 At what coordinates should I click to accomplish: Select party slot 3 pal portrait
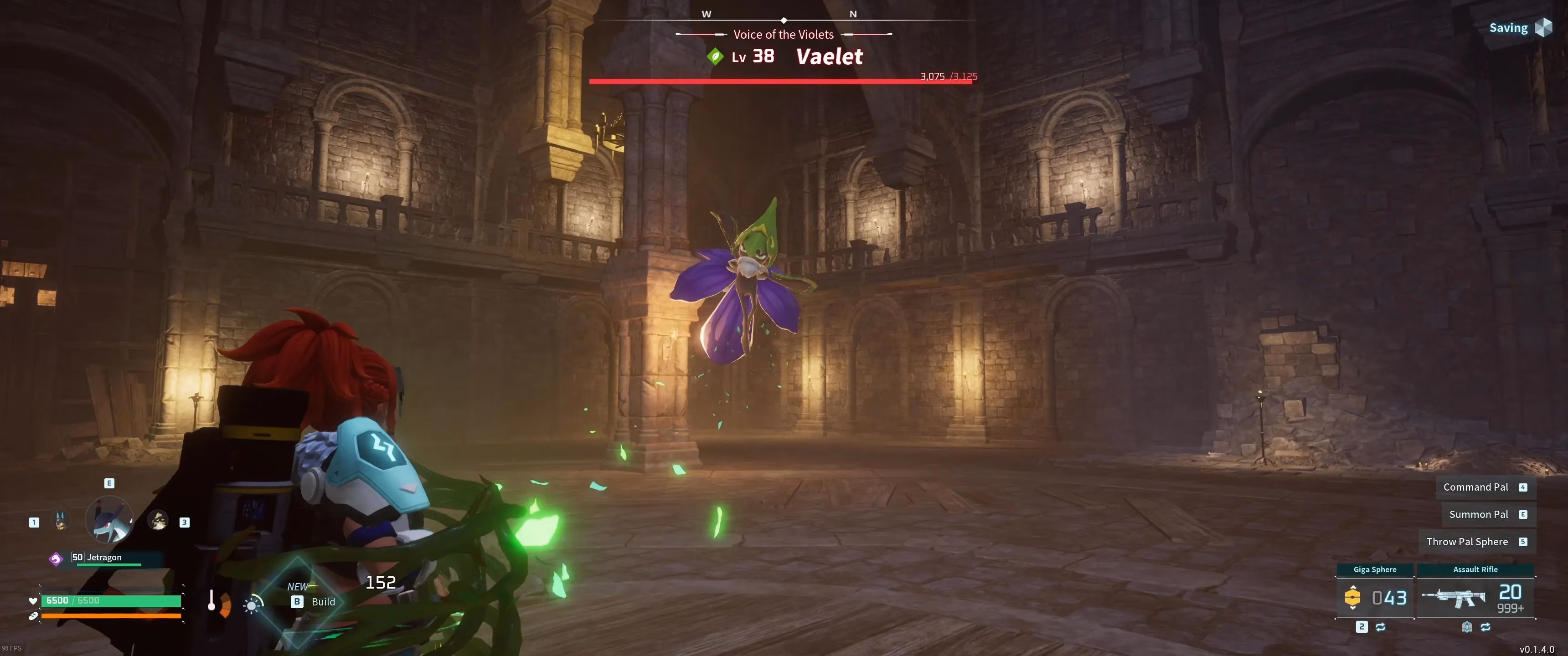pos(158,521)
